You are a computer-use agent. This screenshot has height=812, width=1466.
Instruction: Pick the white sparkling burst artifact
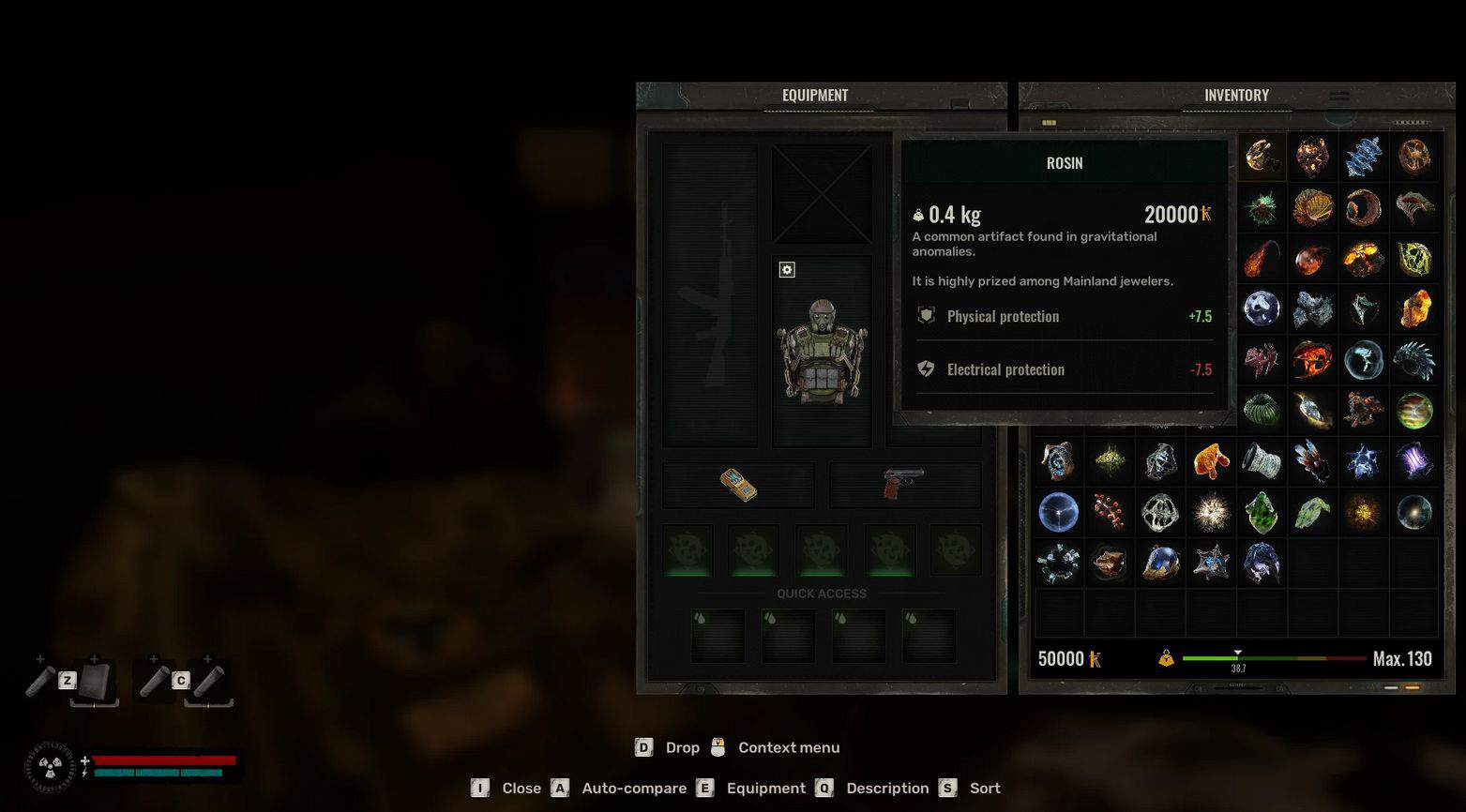(x=1211, y=512)
